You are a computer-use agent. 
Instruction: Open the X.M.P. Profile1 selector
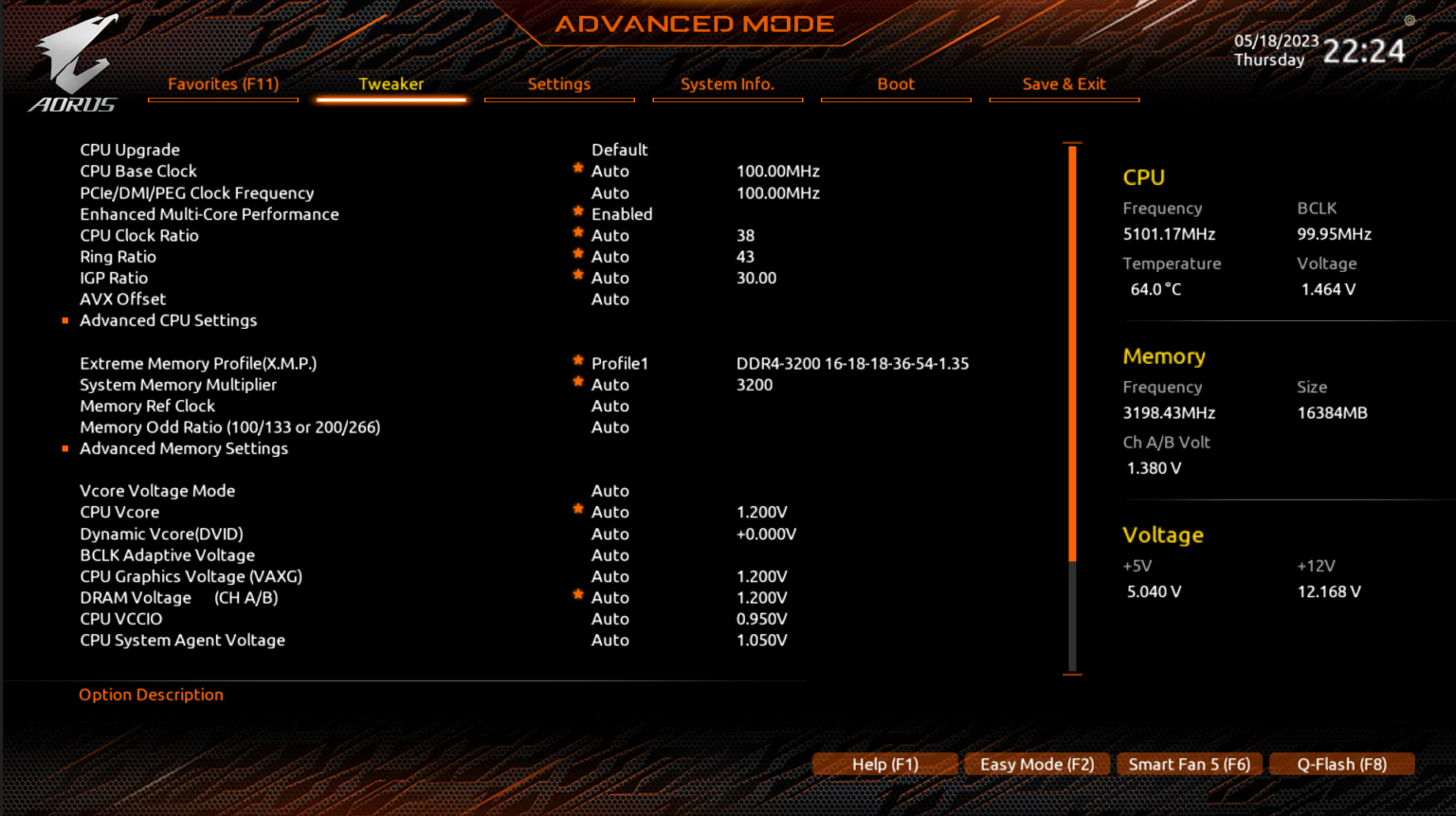click(x=620, y=363)
